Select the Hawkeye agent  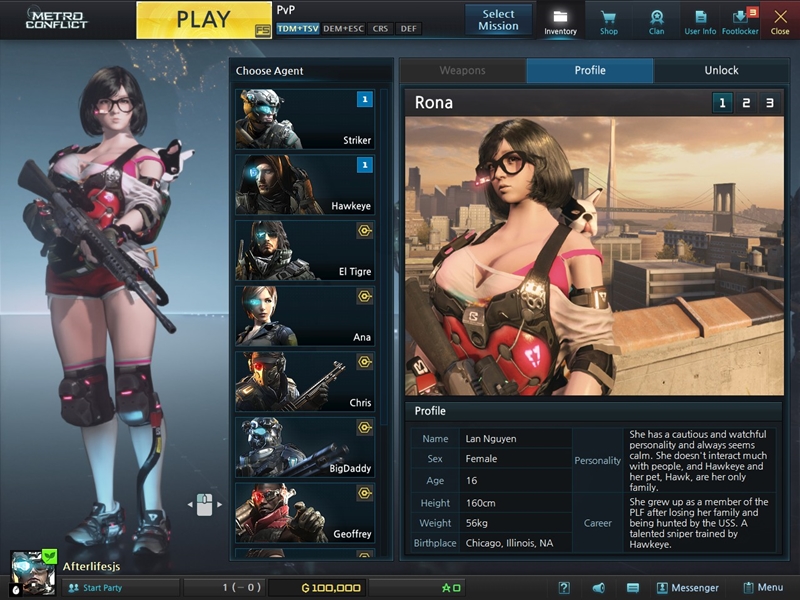(x=304, y=185)
